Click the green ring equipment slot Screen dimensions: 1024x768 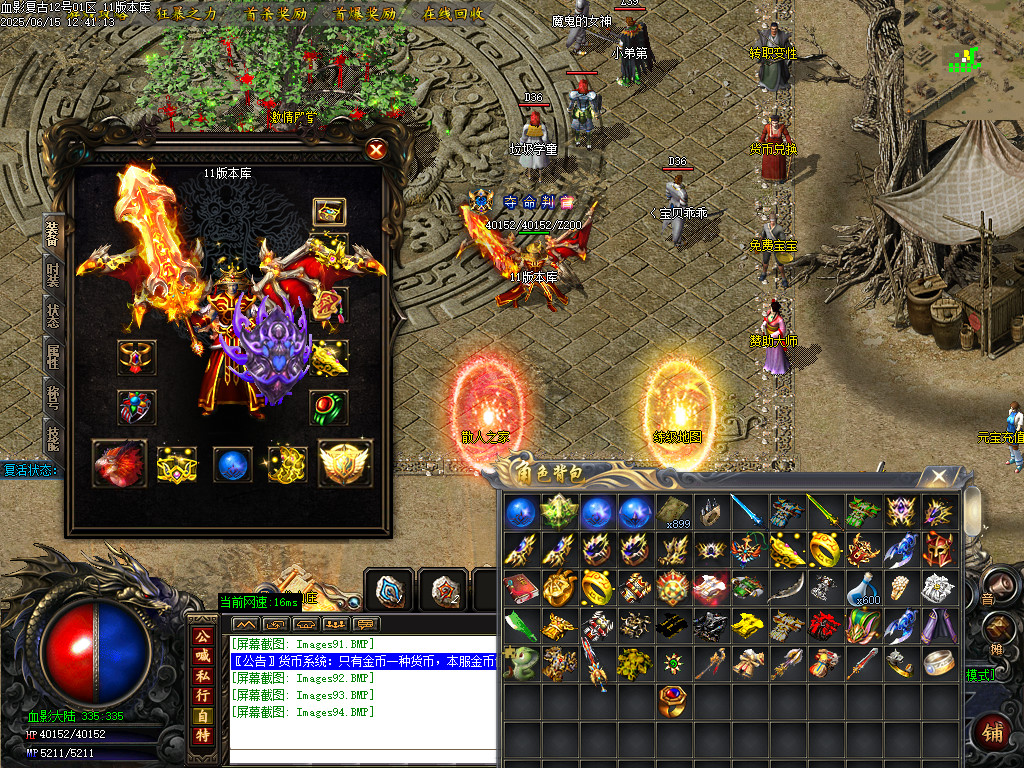coord(329,407)
